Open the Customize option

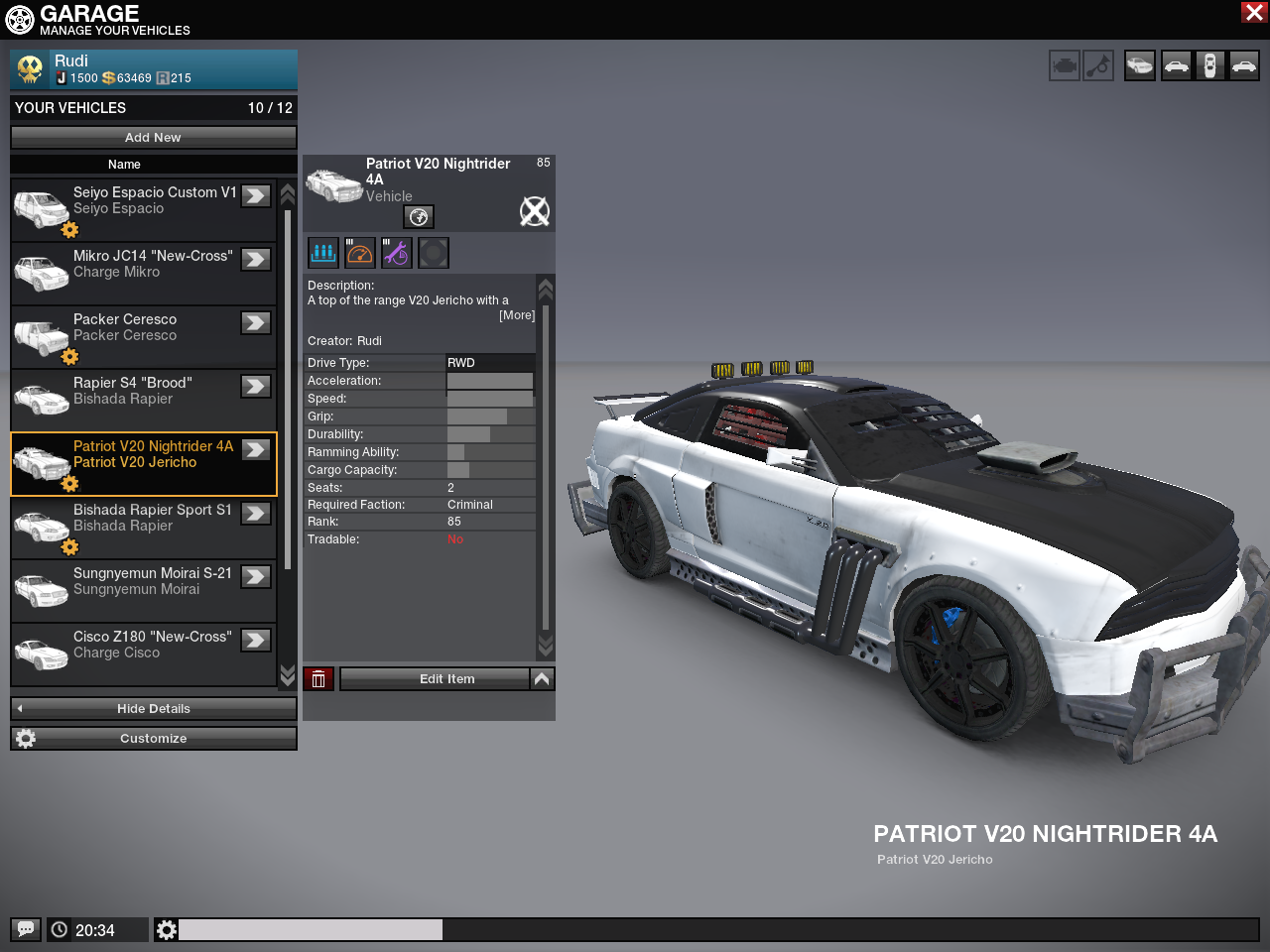pos(153,739)
